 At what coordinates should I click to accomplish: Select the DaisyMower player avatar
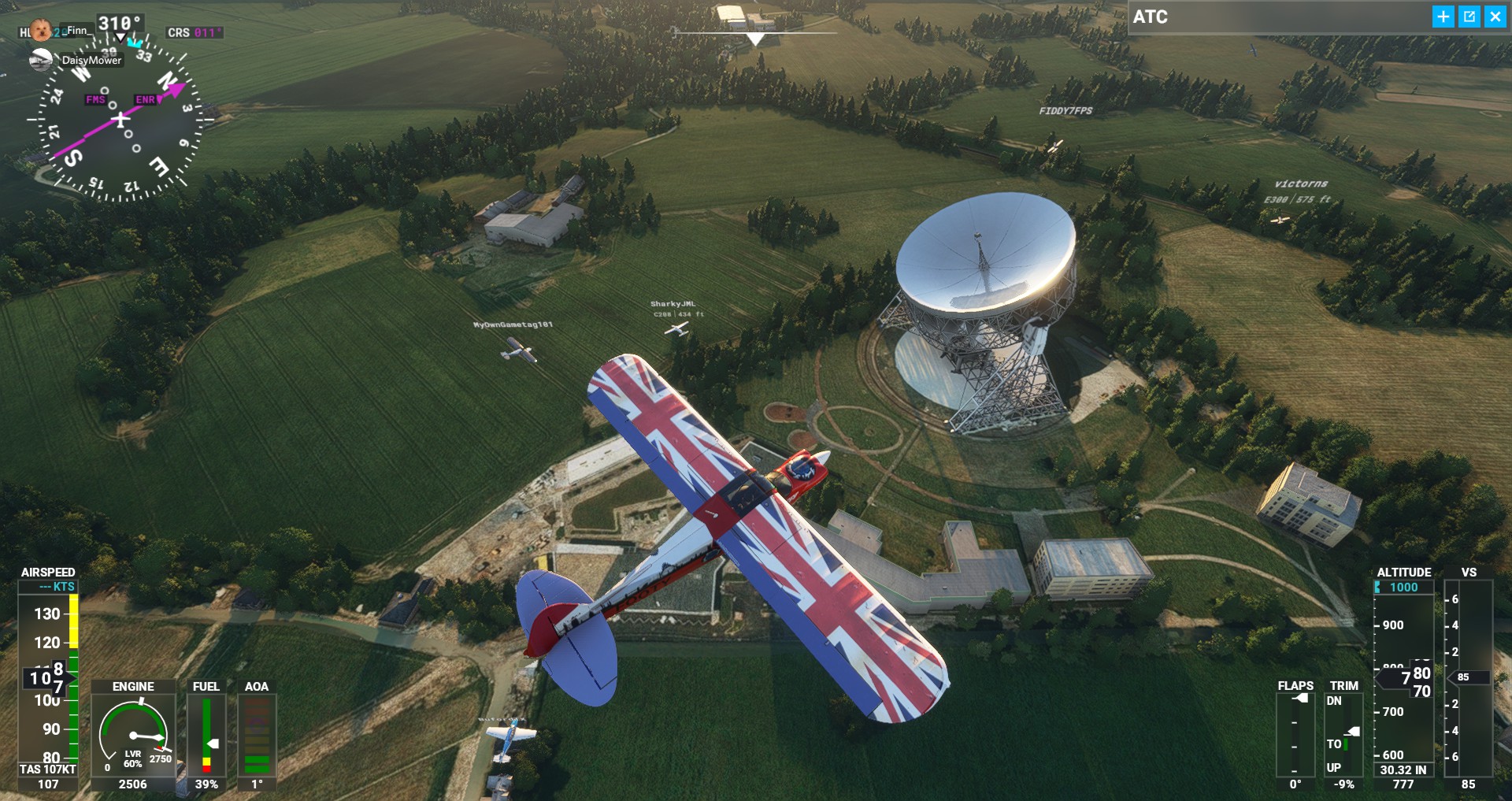click(x=41, y=59)
